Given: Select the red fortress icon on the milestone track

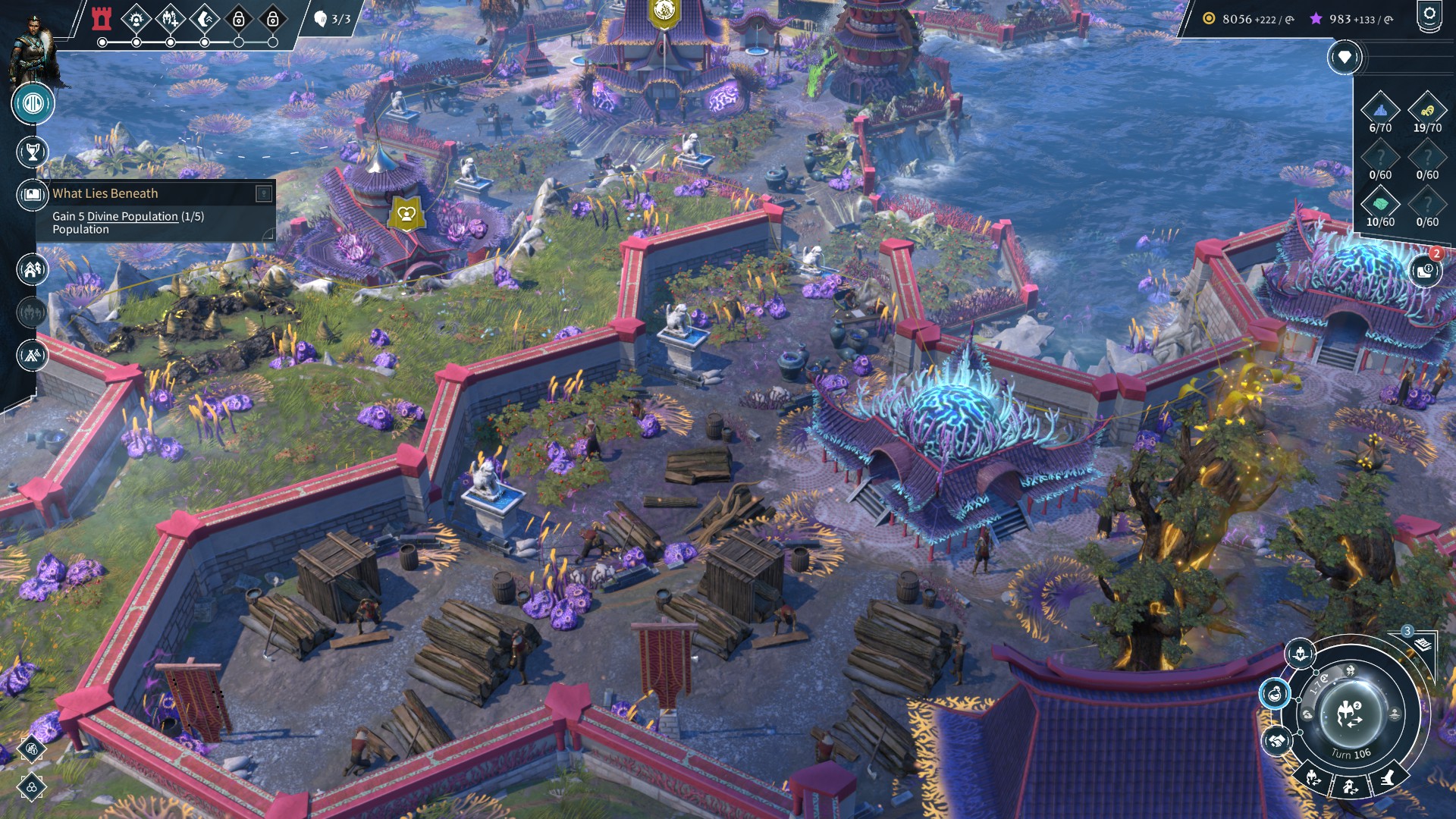Looking at the screenshot, I should 101,17.
